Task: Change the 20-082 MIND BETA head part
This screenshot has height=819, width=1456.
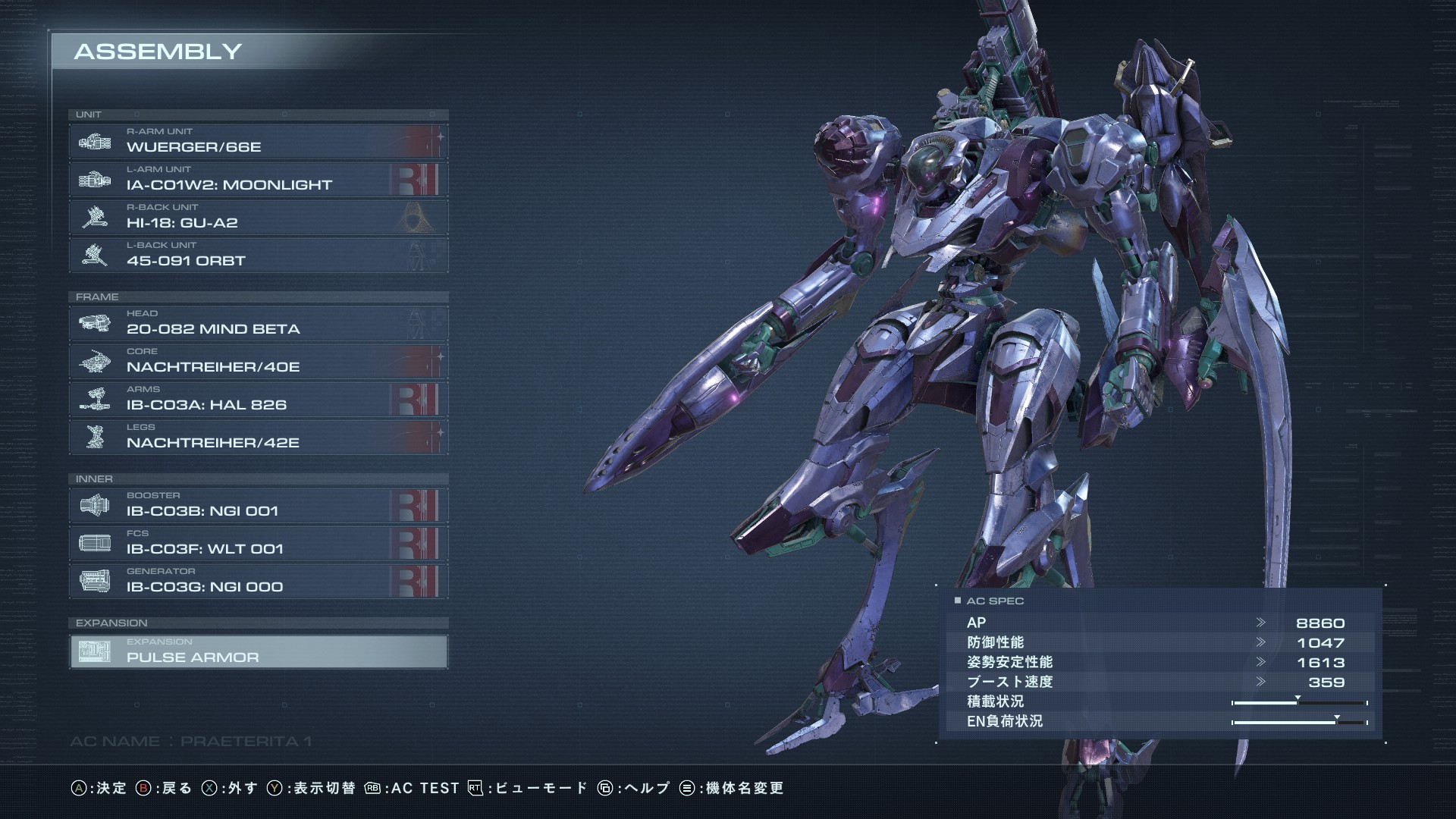Action: coord(258,324)
